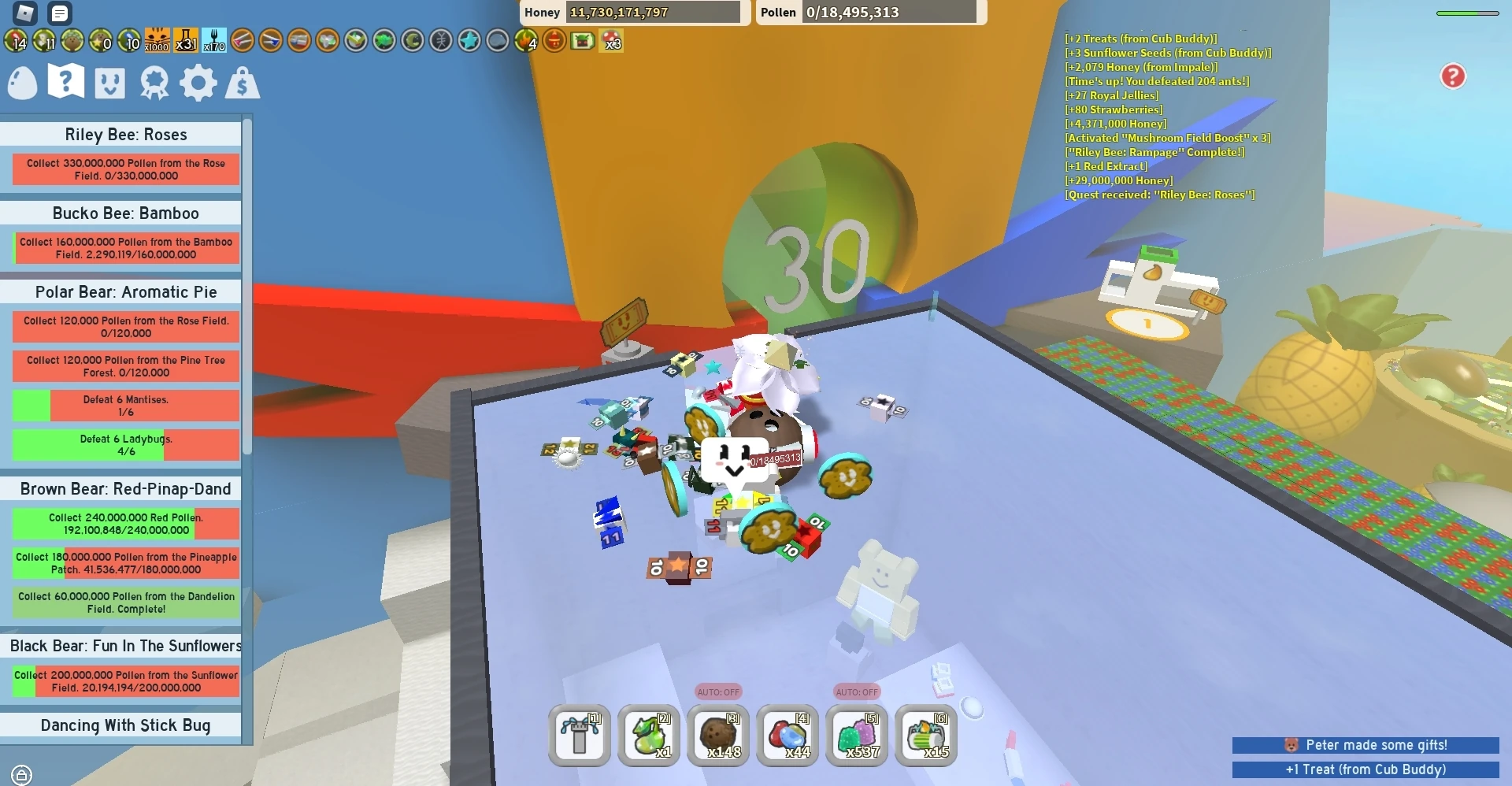The height and width of the screenshot is (786, 1512).
Task: Open the badges ribbon icon
Action: [x=154, y=83]
